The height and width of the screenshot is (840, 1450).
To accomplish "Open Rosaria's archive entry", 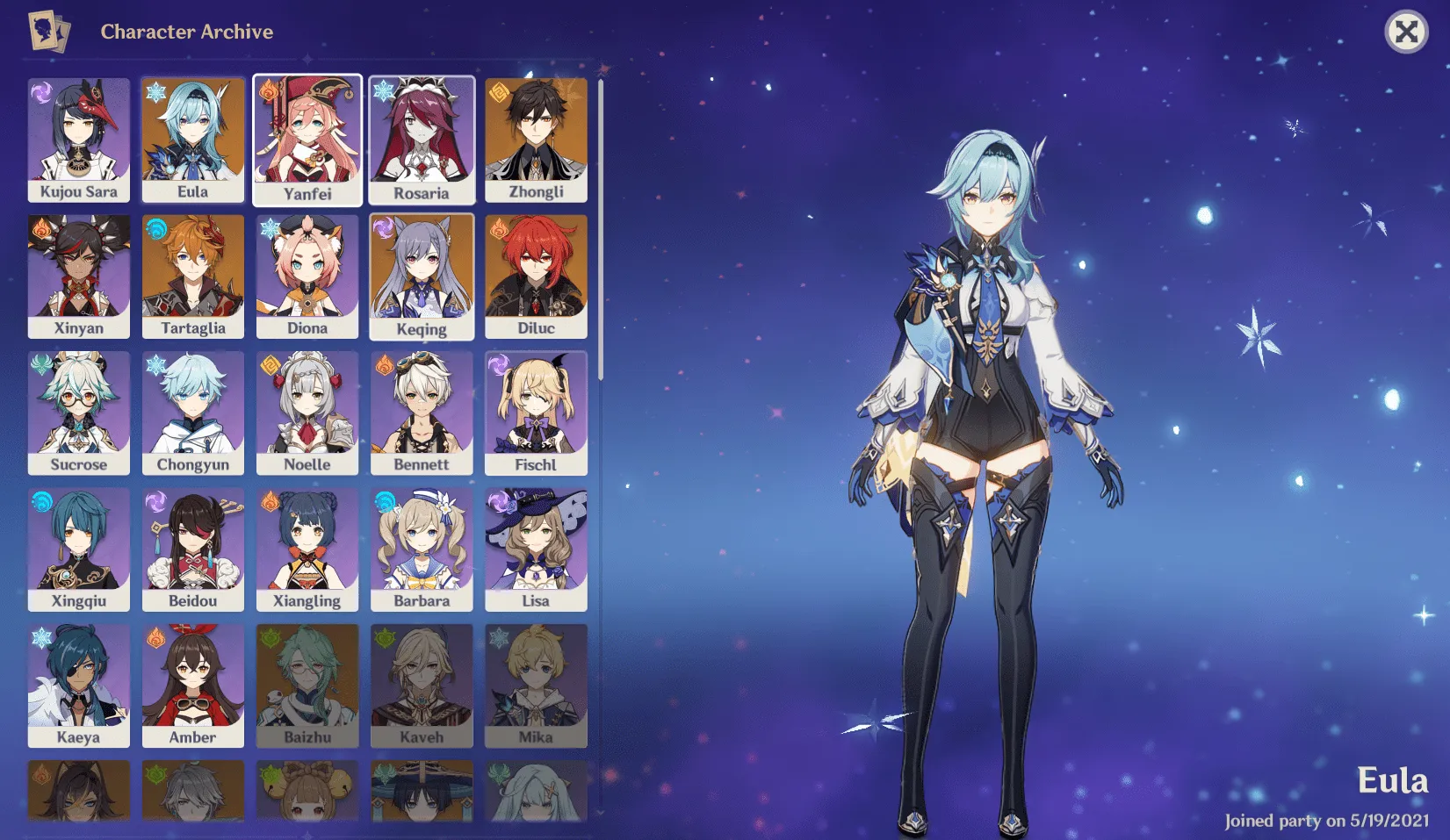I will coord(422,140).
